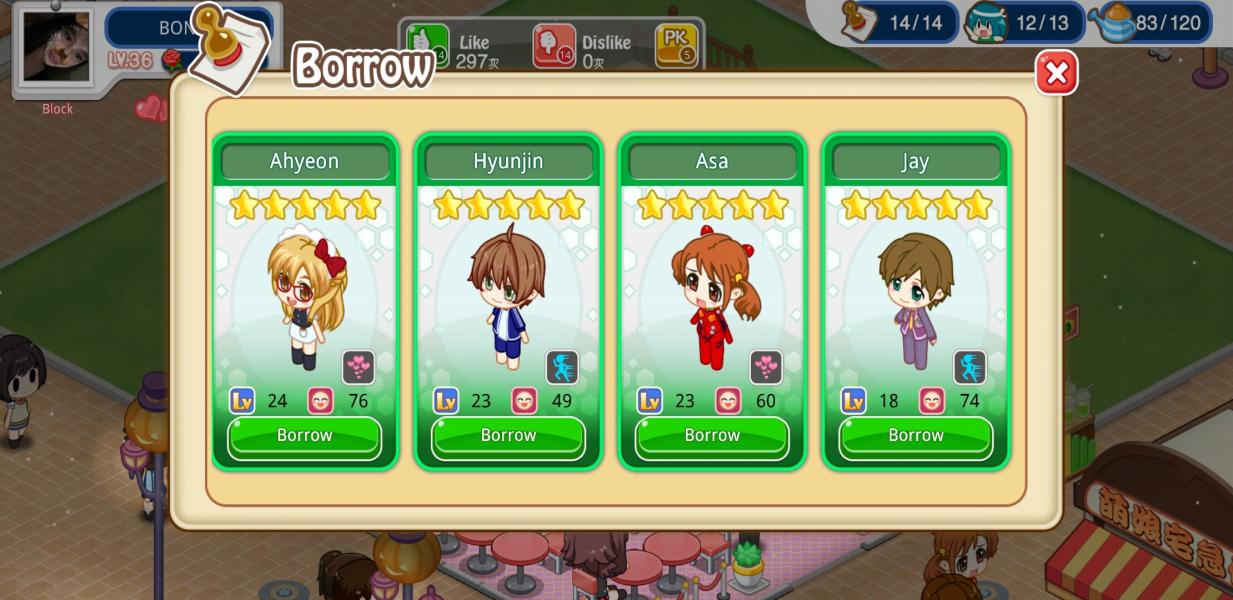
Task: Pick Asa's red-outfit character portrait
Action: (x=712, y=295)
